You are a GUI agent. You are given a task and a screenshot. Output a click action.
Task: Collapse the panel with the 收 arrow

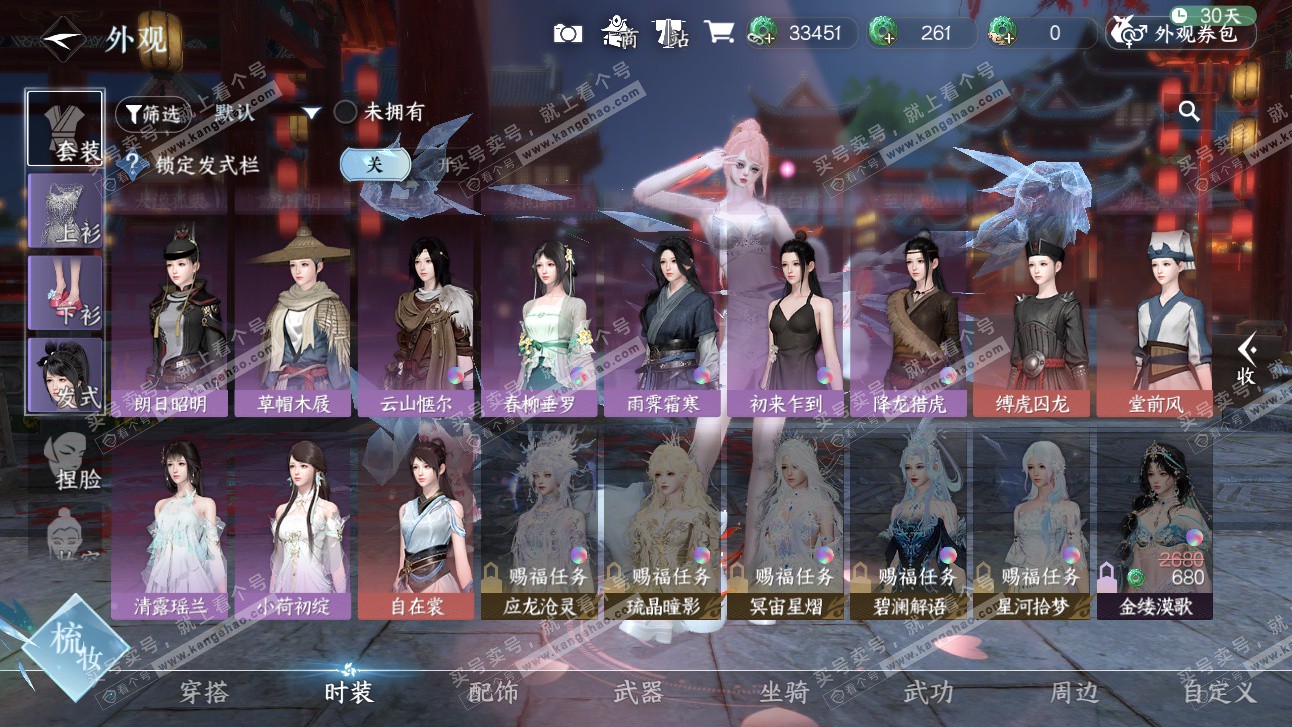[x=1246, y=360]
